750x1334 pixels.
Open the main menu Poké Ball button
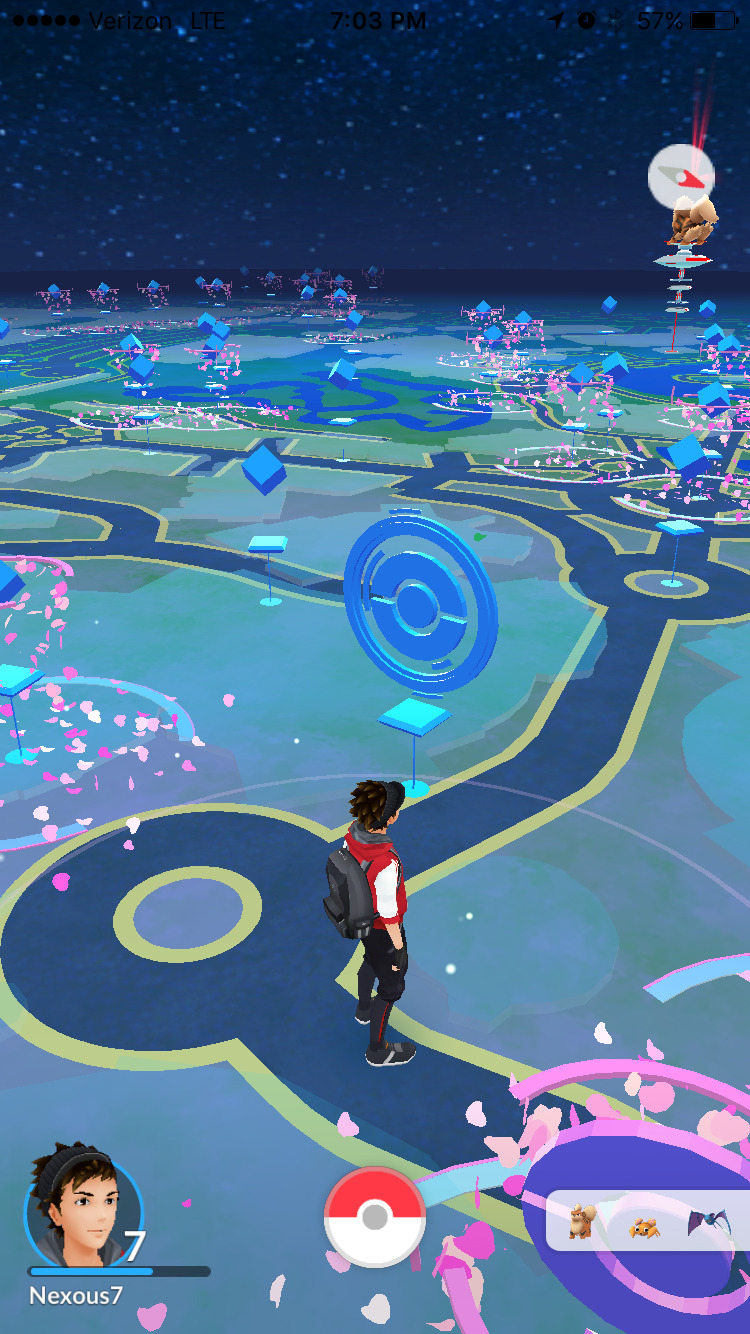point(375,1216)
